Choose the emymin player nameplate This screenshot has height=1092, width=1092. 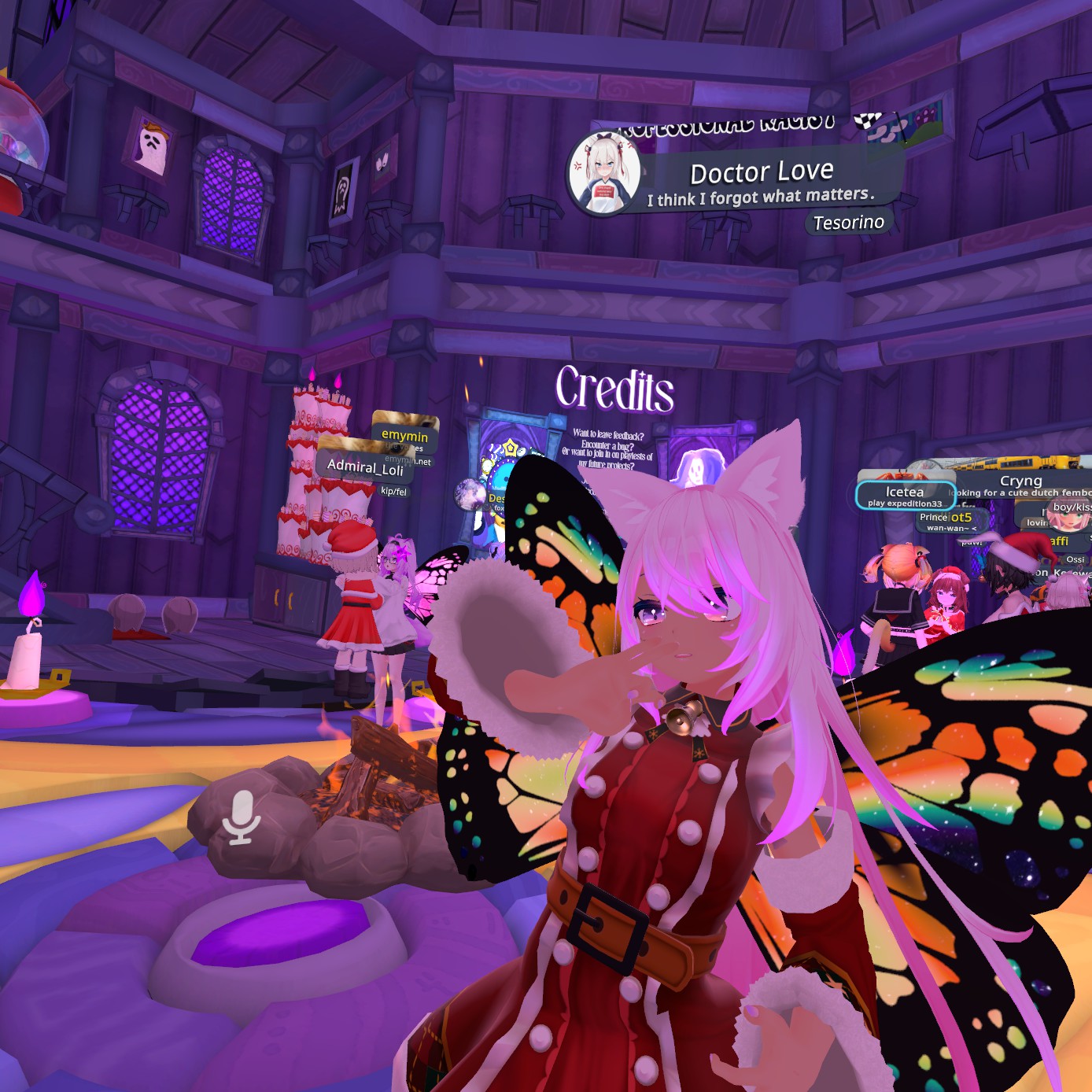coord(404,435)
